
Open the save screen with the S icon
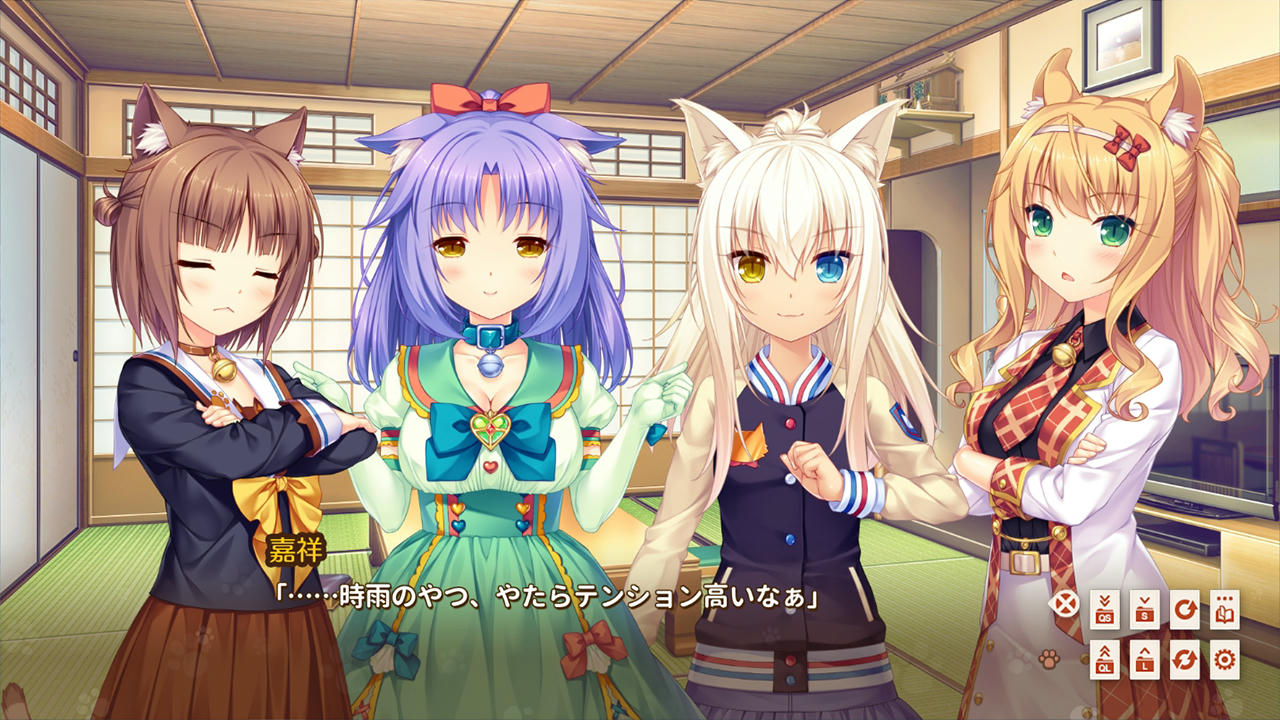tap(1145, 608)
